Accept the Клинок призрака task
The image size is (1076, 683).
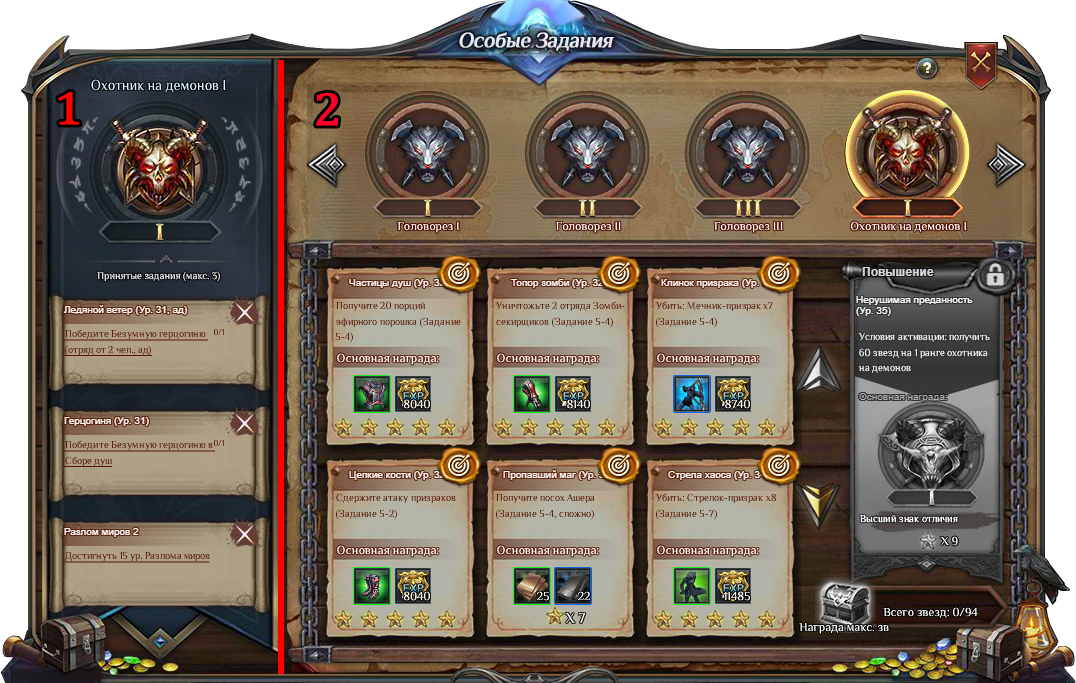[x=778, y=273]
